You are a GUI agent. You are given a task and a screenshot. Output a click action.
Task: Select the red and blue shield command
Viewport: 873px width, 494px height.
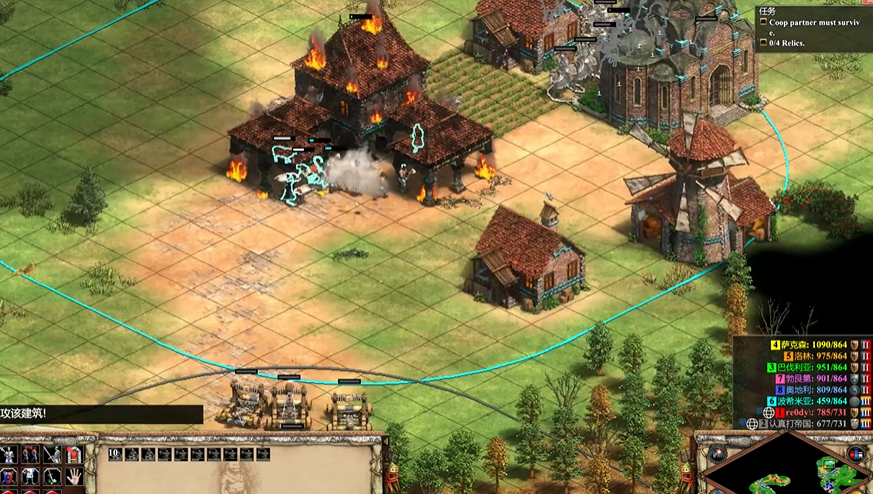tap(9, 477)
